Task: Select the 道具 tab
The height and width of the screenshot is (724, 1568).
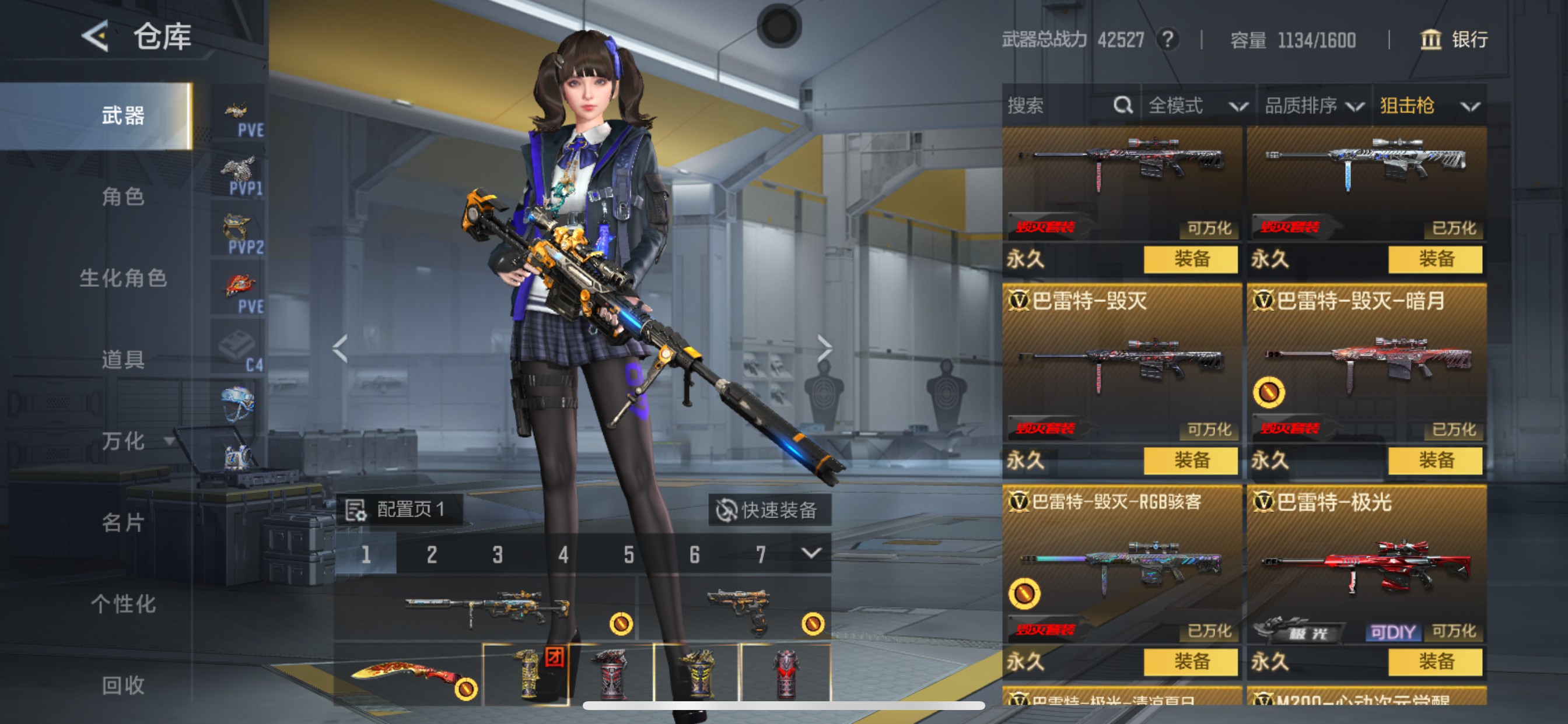Action: point(123,360)
